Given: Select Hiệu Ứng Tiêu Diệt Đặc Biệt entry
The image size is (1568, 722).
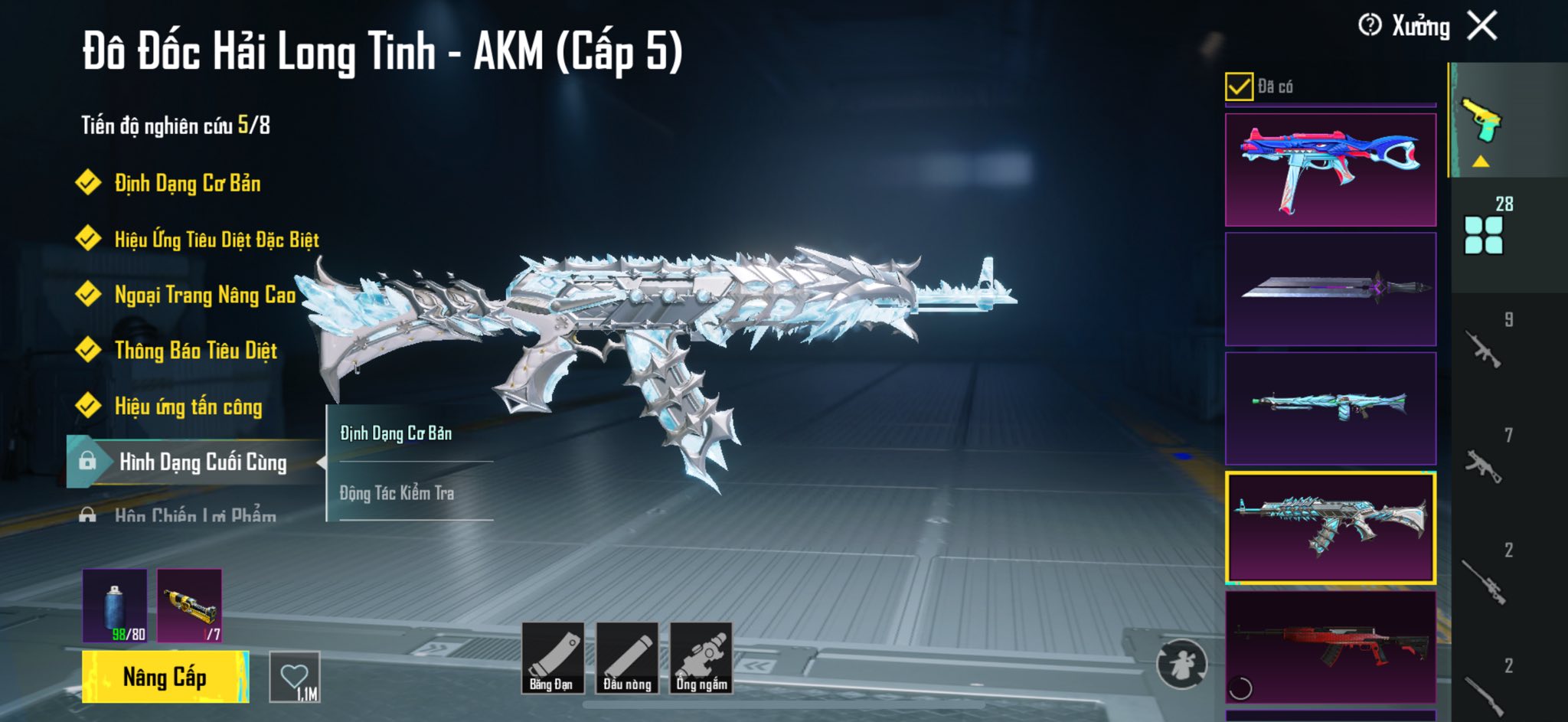Looking at the screenshot, I should pos(216,240).
